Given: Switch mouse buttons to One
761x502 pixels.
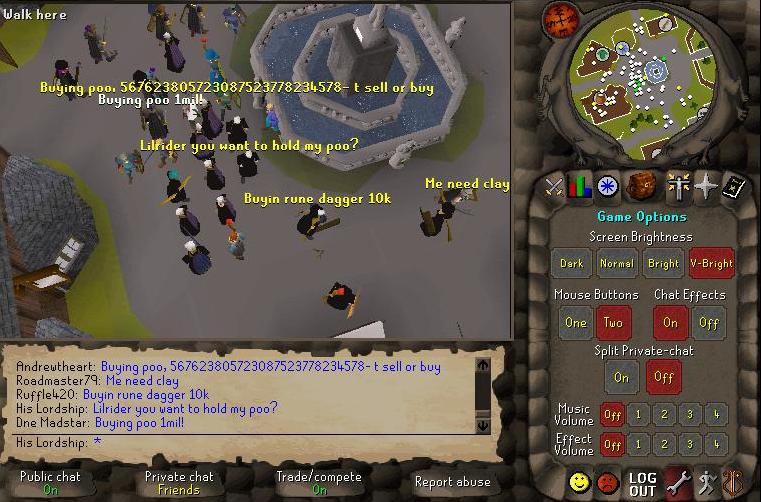Looking at the screenshot, I should coord(575,322).
